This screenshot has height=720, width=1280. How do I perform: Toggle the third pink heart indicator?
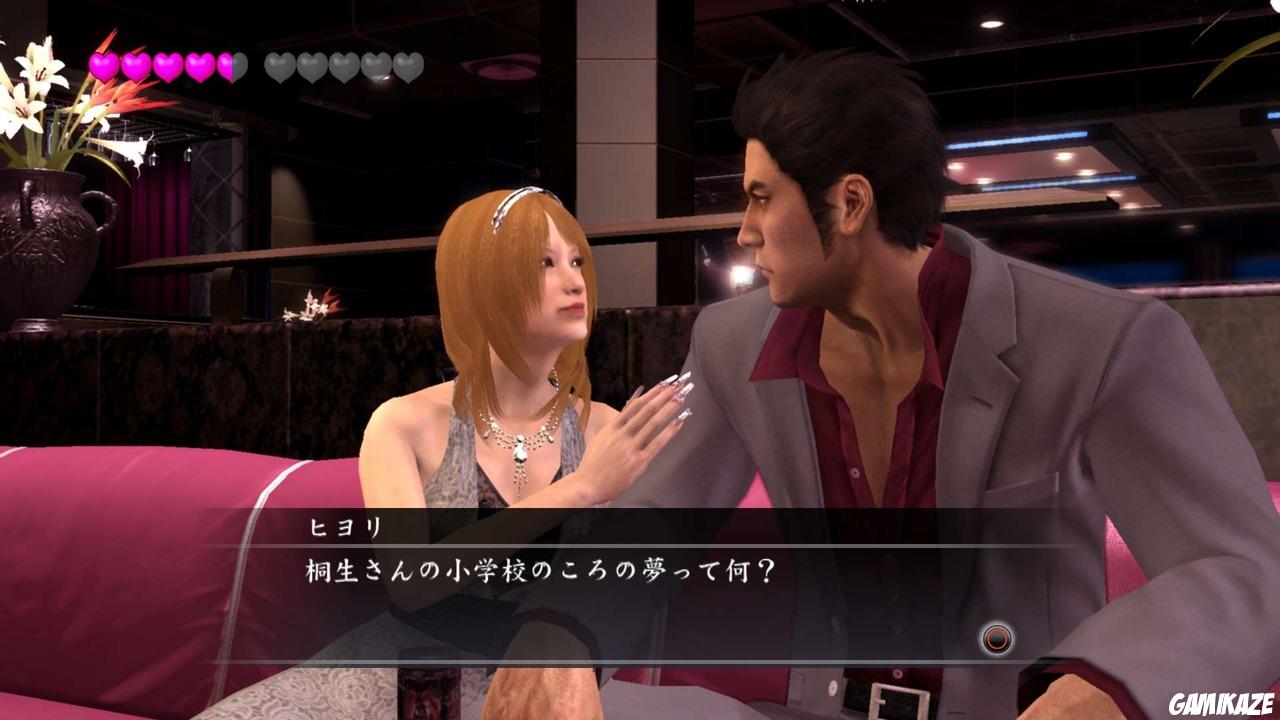[x=167, y=65]
